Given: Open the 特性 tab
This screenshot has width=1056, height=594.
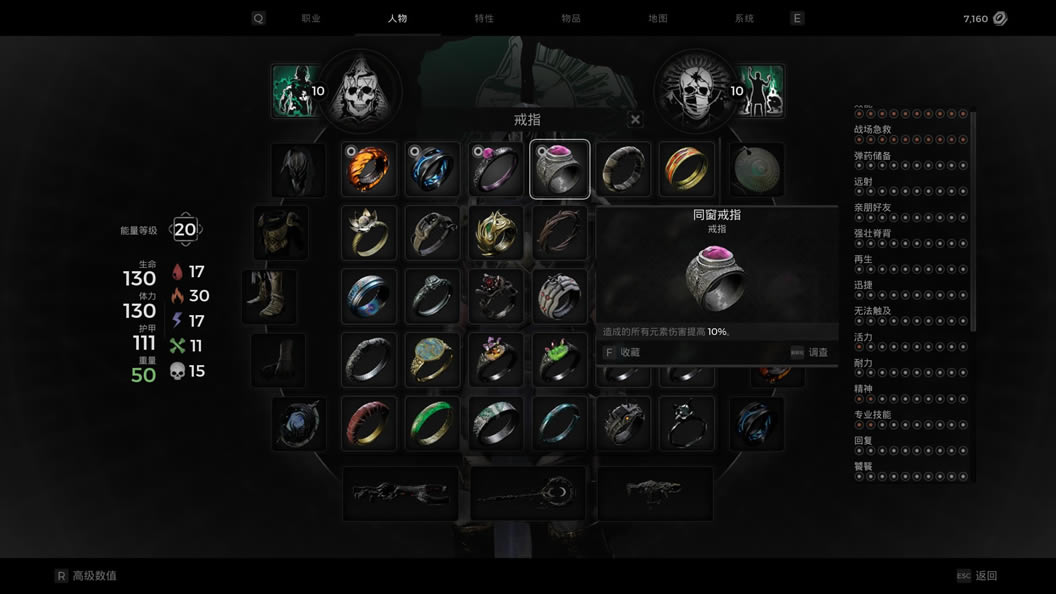Looking at the screenshot, I should tap(484, 18).
